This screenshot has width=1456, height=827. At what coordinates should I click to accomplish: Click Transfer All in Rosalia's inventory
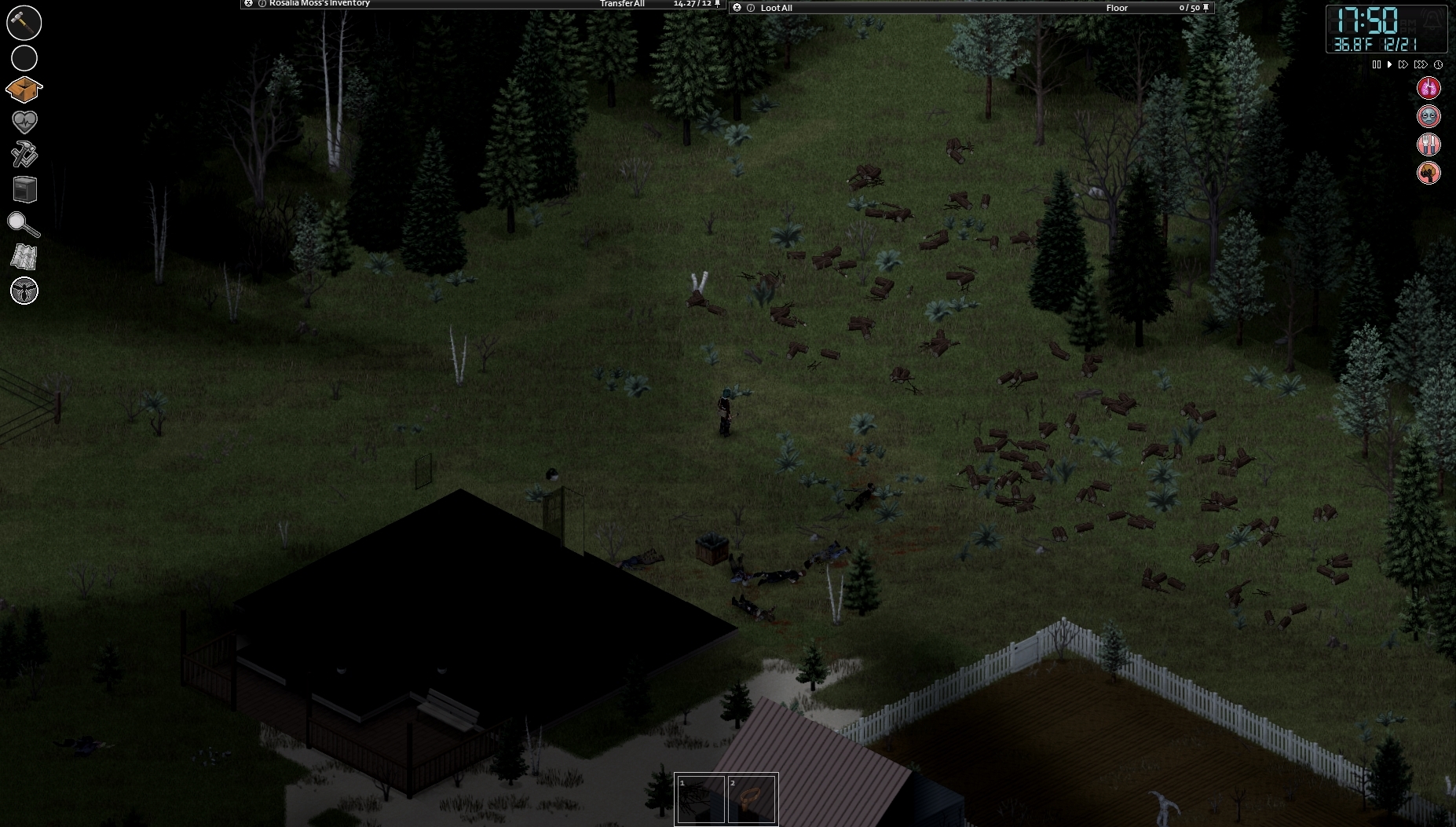tap(622, 4)
